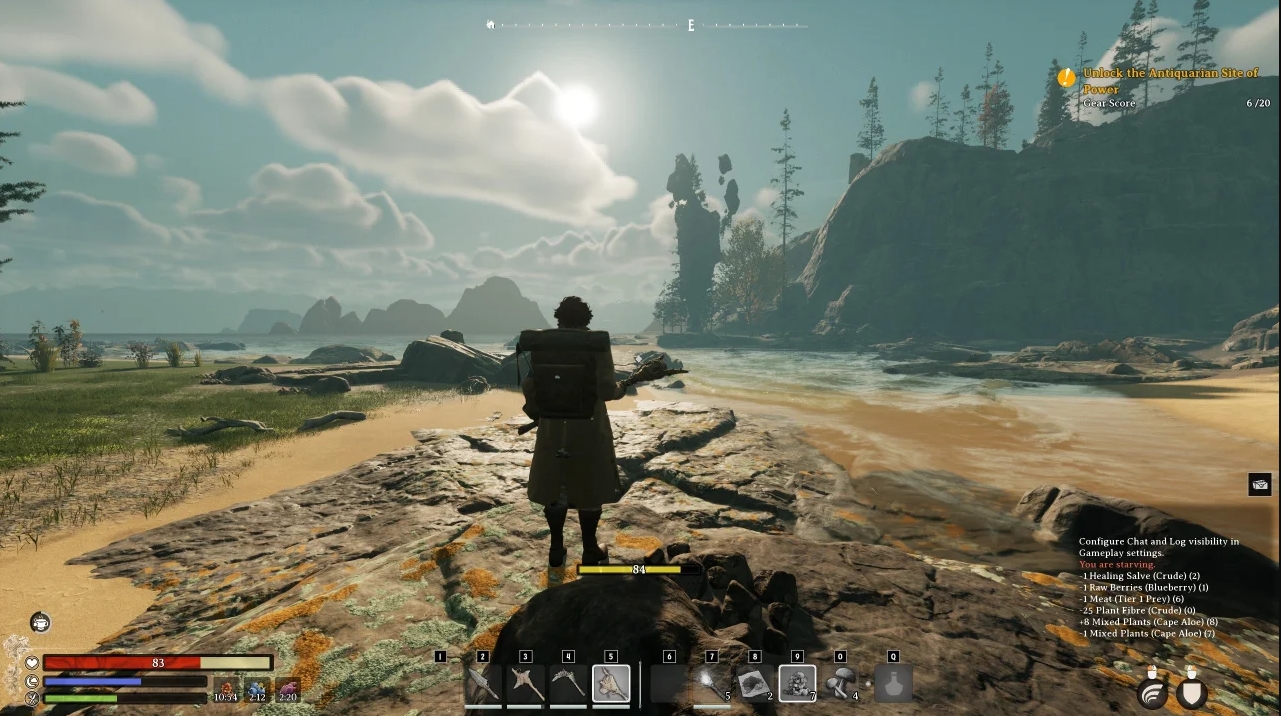Choose the pickaxe in hotbar slot 4
This screenshot has height=716, width=1281.
(569, 684)
